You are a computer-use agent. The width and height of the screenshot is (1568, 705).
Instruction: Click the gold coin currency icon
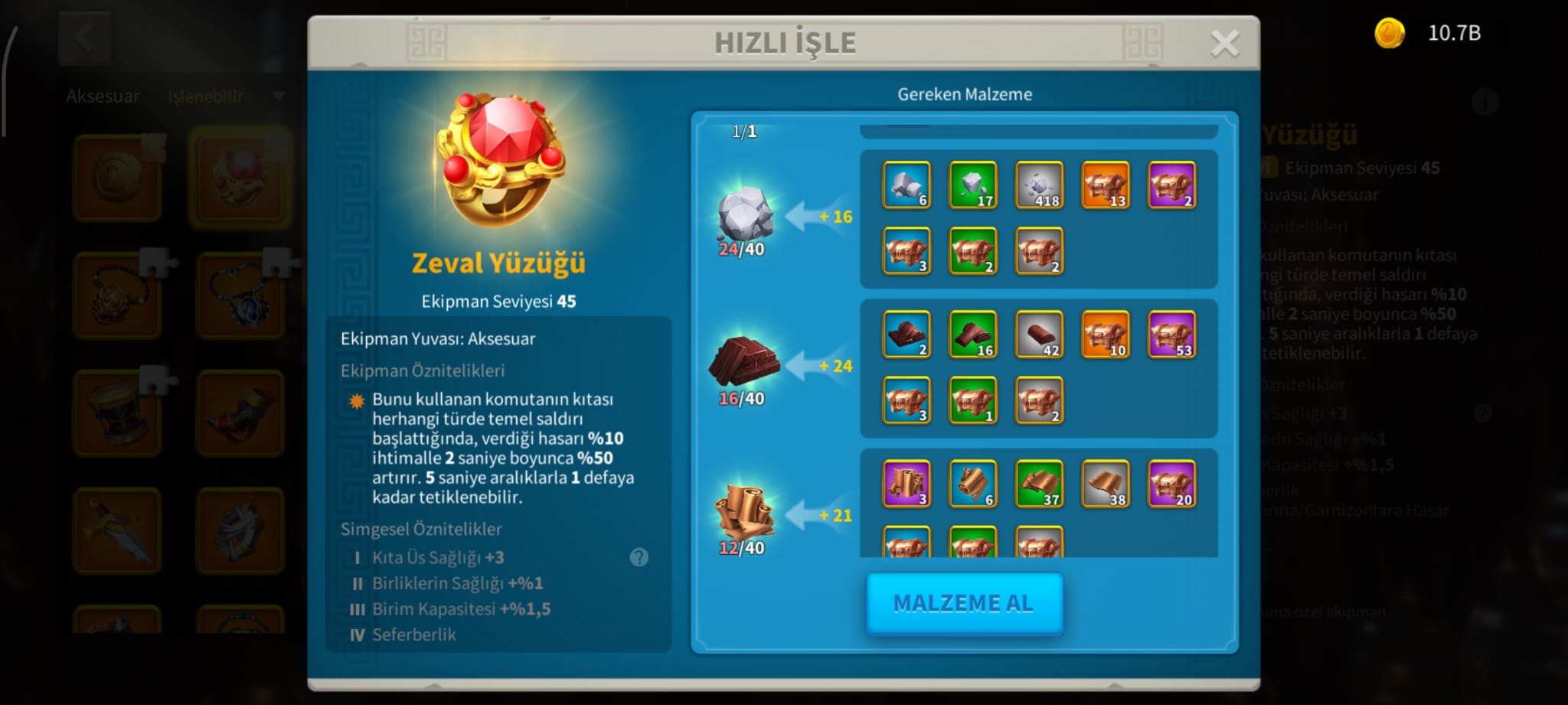tap(1389, 34)
